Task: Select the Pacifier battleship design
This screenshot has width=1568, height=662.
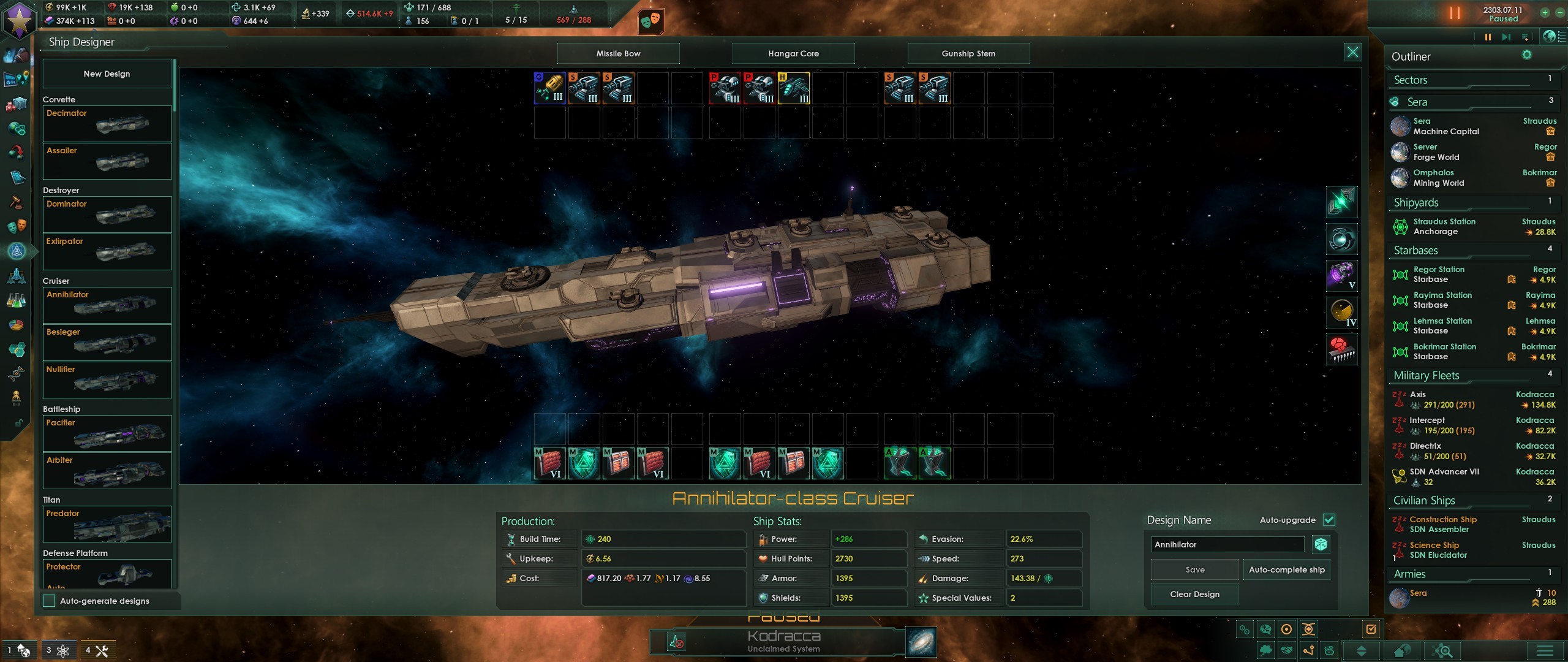Action: (107, 433)
